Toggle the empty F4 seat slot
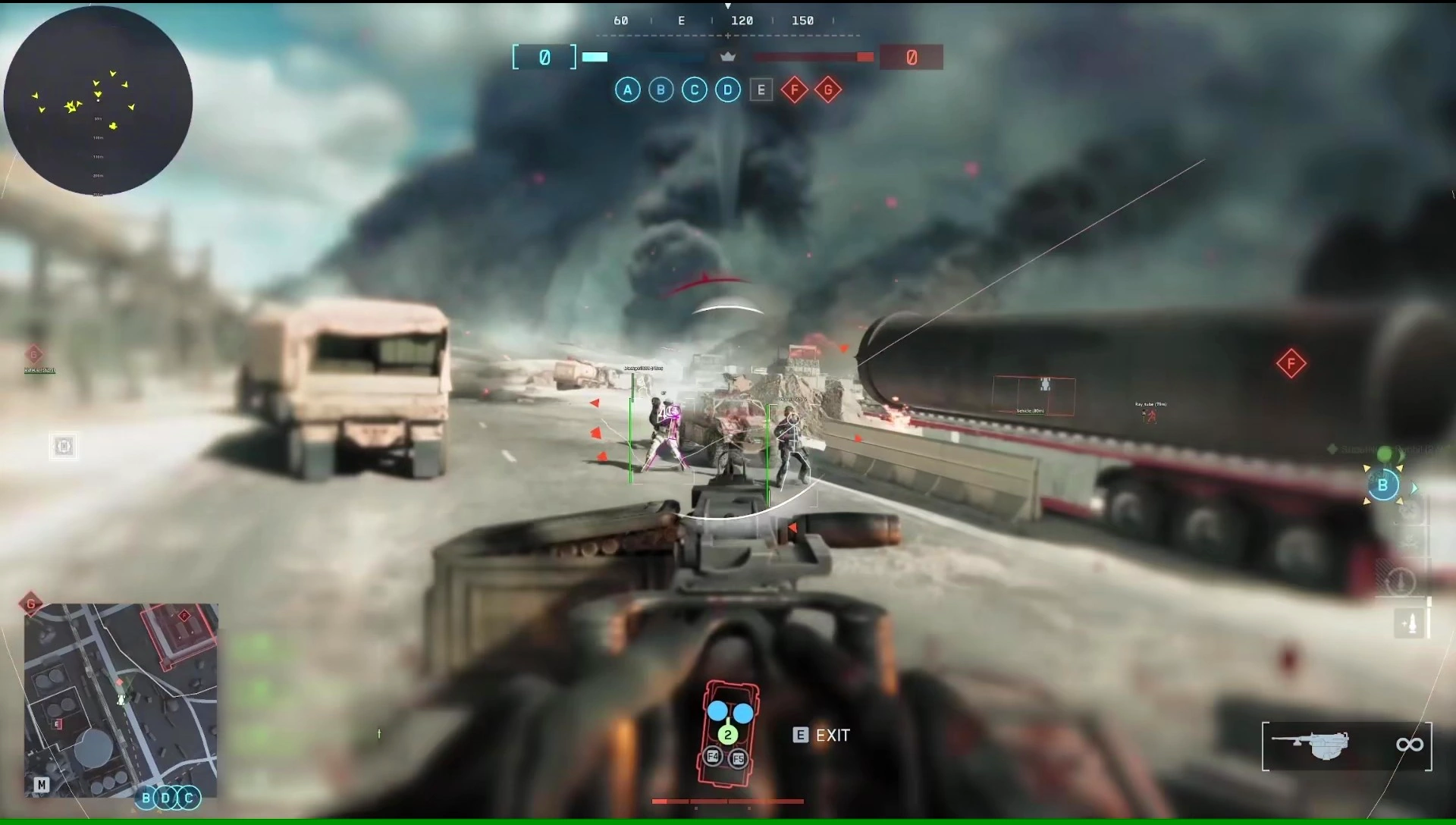 click(712, 758)
